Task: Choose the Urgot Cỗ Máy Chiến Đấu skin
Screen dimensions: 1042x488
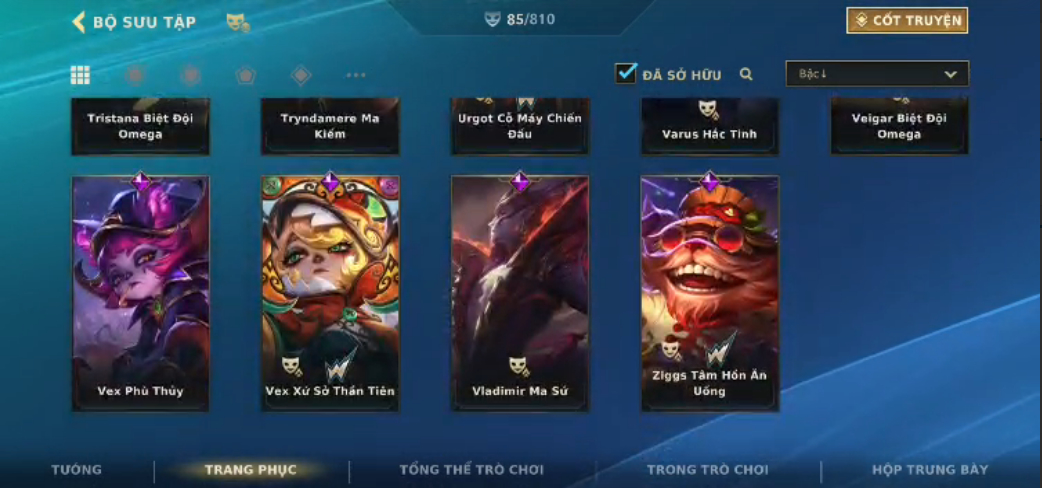Action: point(520,126)
